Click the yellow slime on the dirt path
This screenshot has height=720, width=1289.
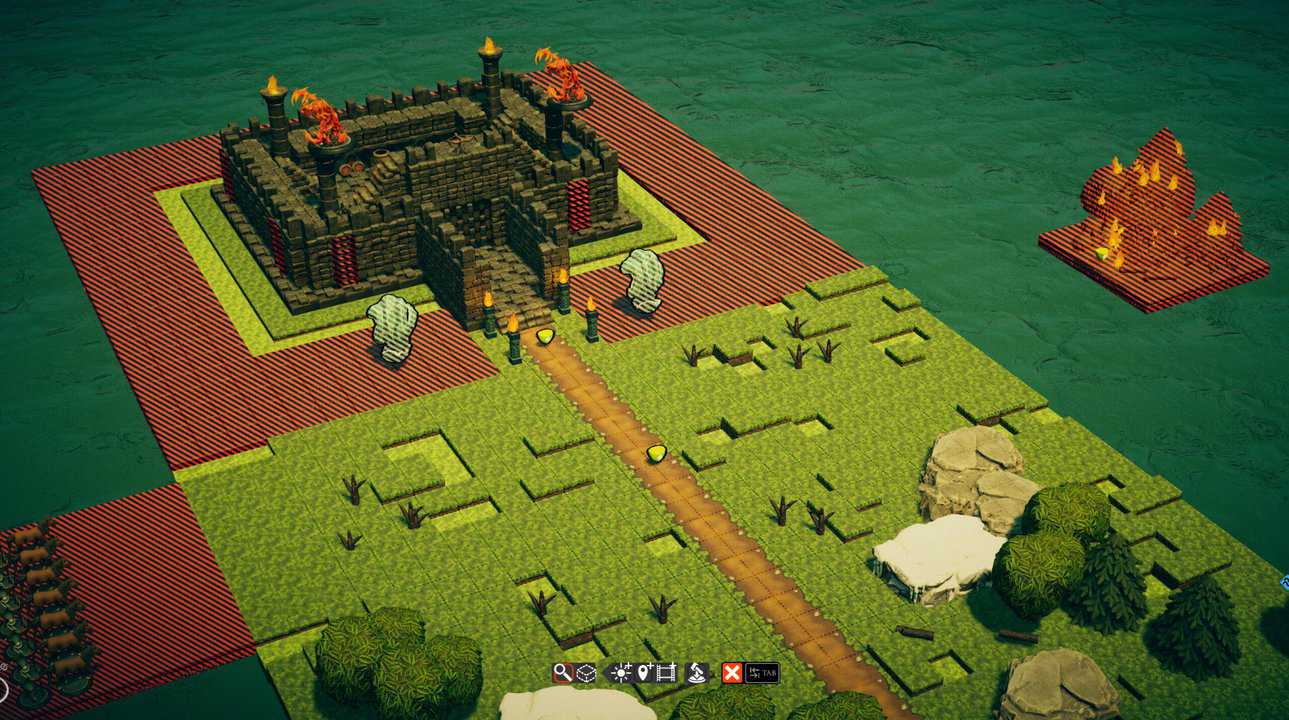(x=656, y=455)
